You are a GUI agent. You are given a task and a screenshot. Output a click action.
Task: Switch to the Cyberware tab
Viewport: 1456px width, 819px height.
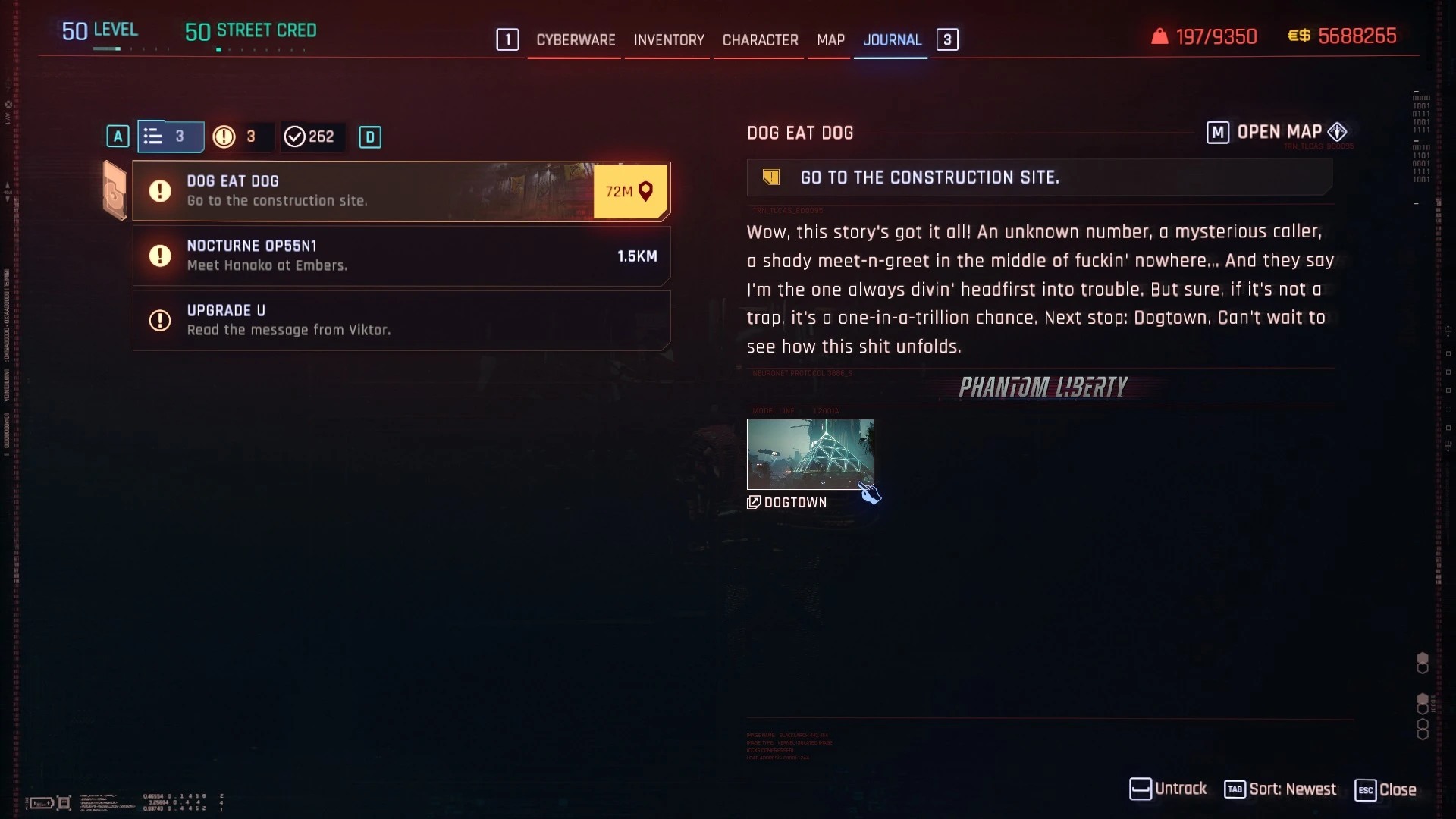[576, 40]
